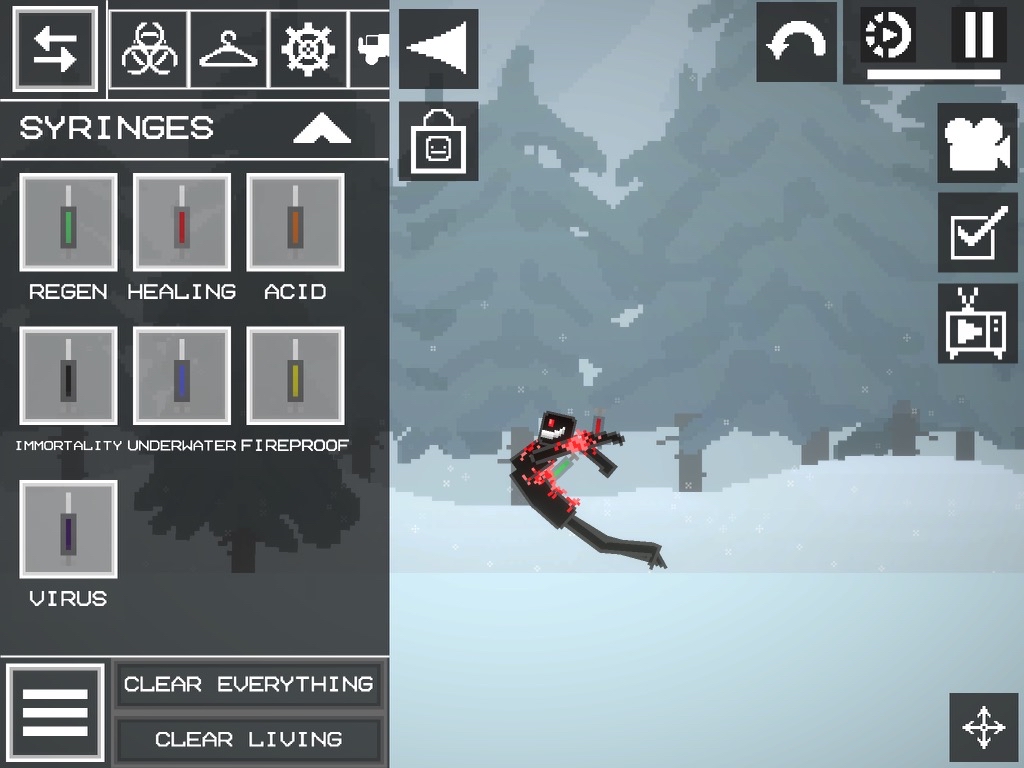1024x768 pixels.
Task: Pick the Fireproof syringe
Action: tap(295, 376)
